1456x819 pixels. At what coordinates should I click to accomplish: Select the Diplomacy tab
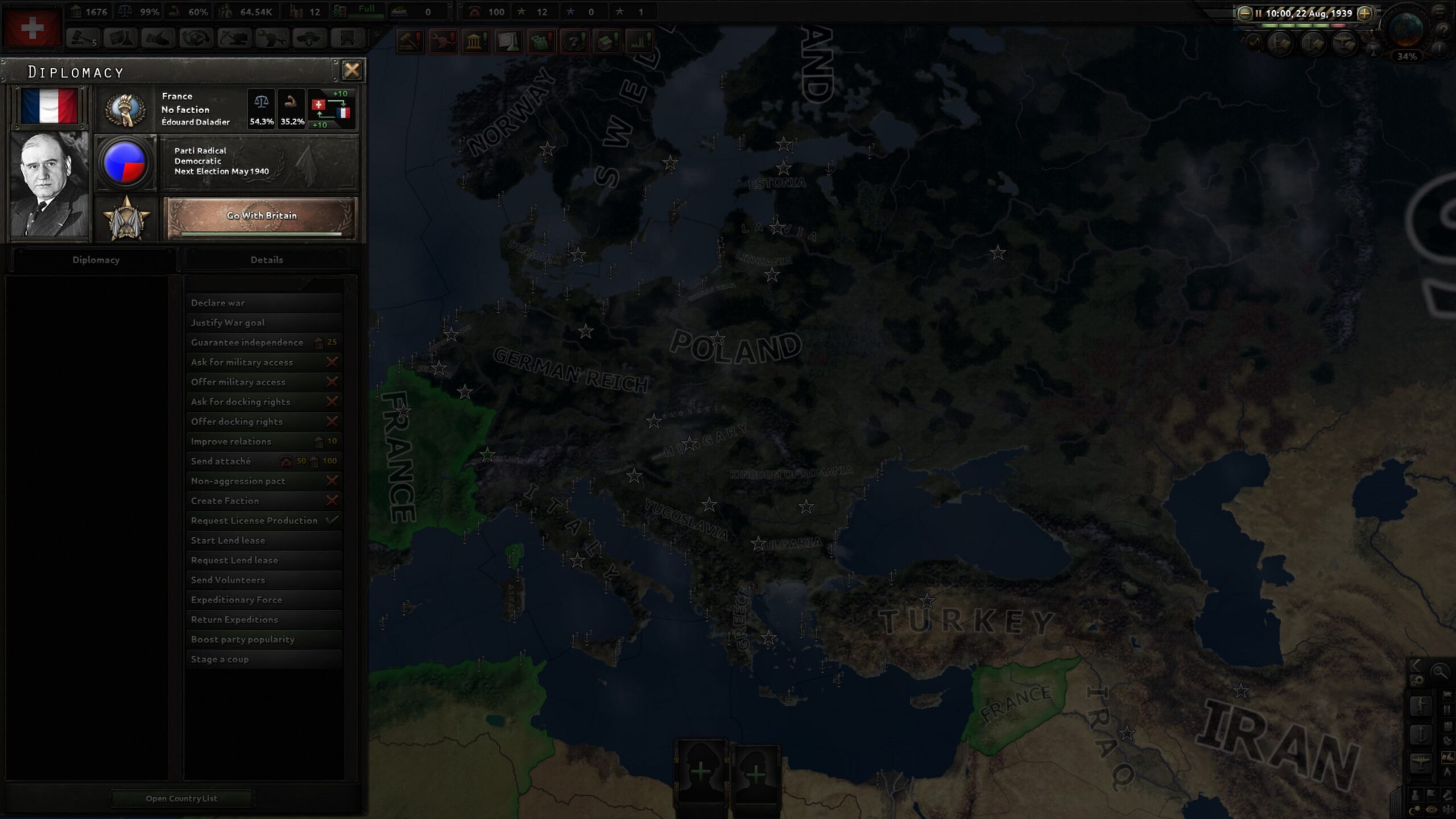pyautogui.click(x=96, y=260)
